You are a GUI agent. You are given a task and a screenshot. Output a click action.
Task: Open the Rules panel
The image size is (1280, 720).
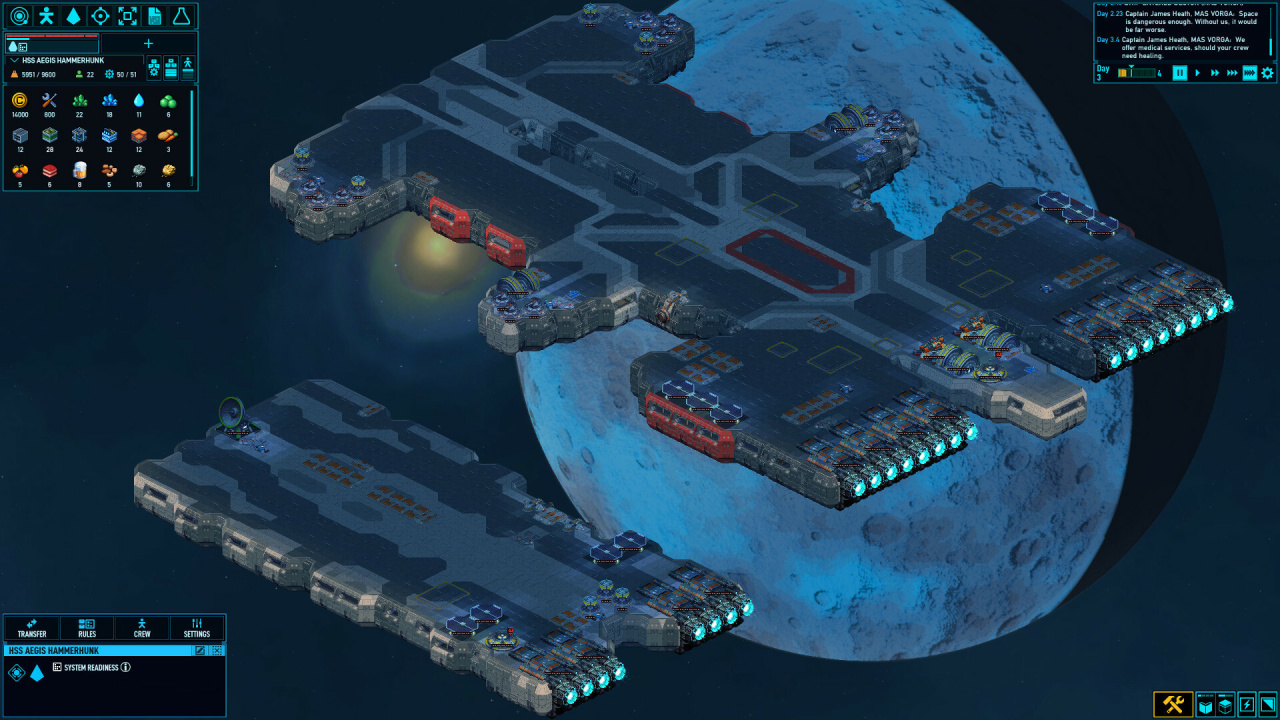[87, 628]
